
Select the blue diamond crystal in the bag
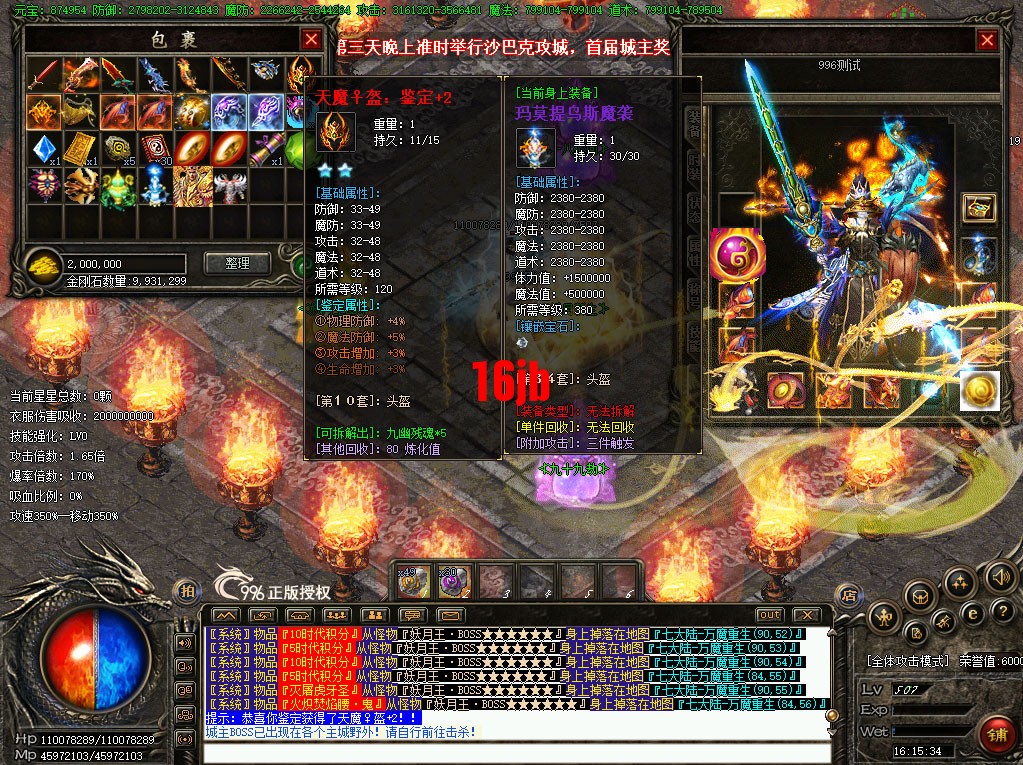[43, 148]
